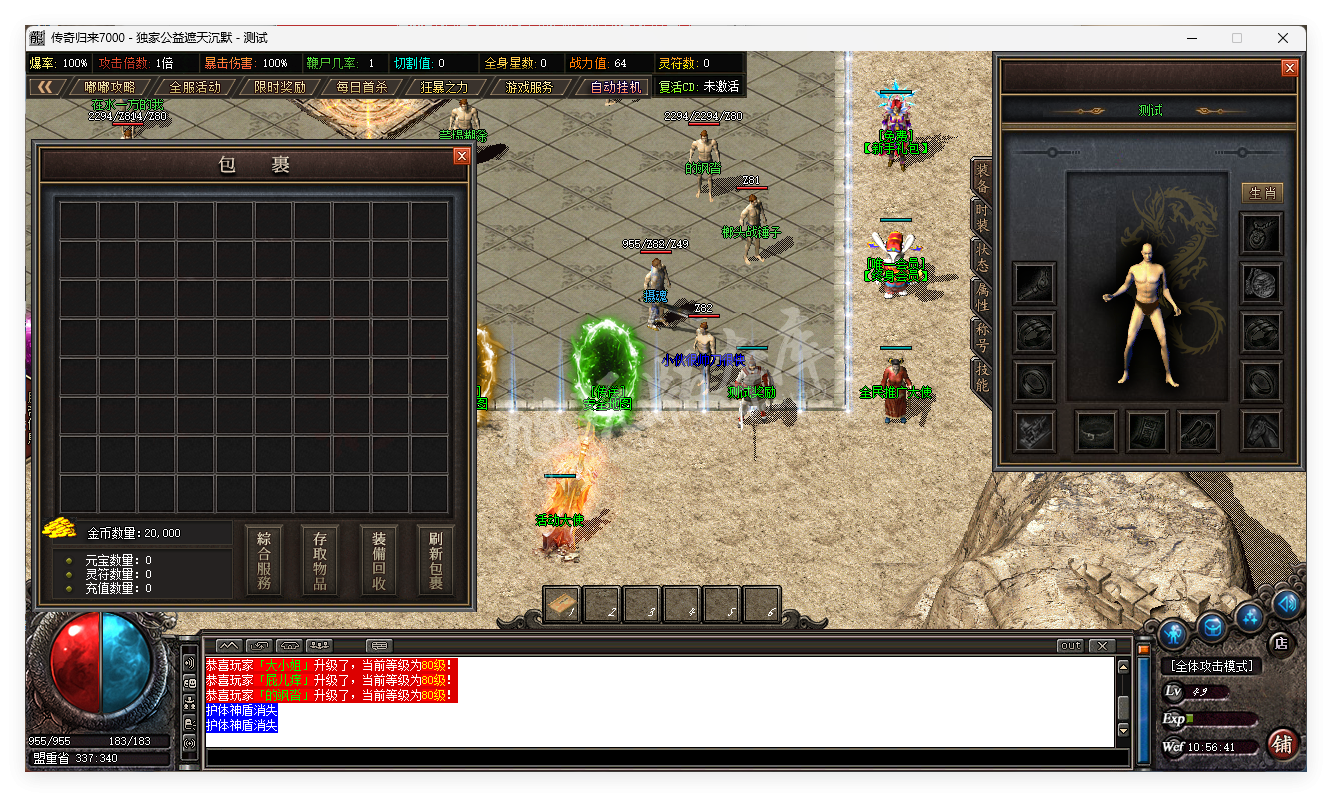
Task: Click the message board icon in the chat toolbar
Action: point(378,646)
